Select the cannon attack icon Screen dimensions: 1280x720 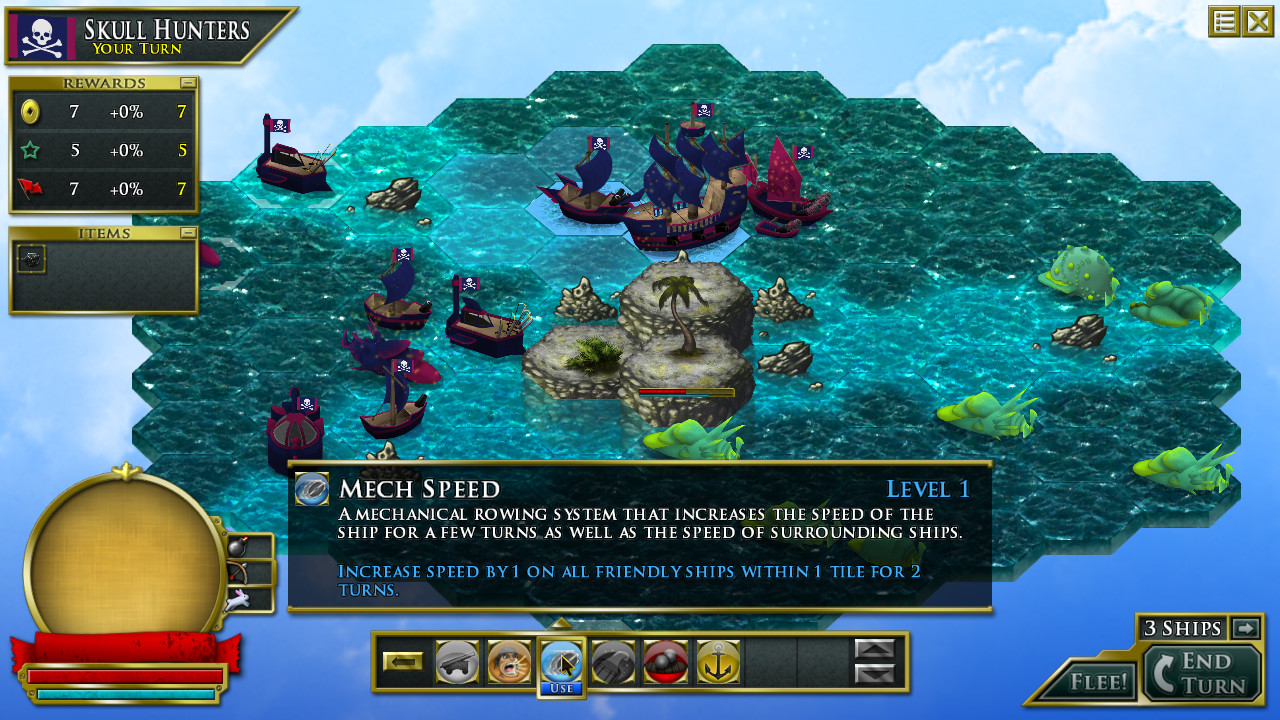coord(457,662)
